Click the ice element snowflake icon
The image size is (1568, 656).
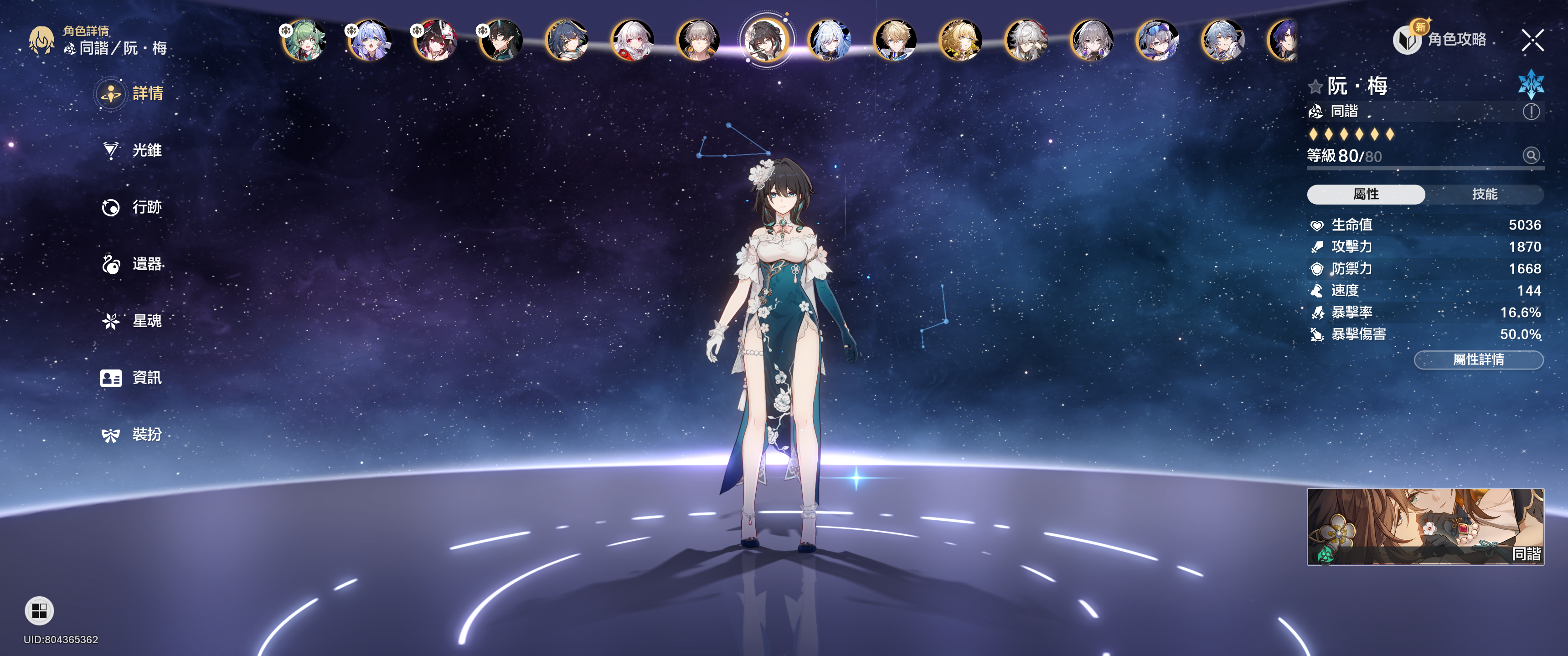1530,85
